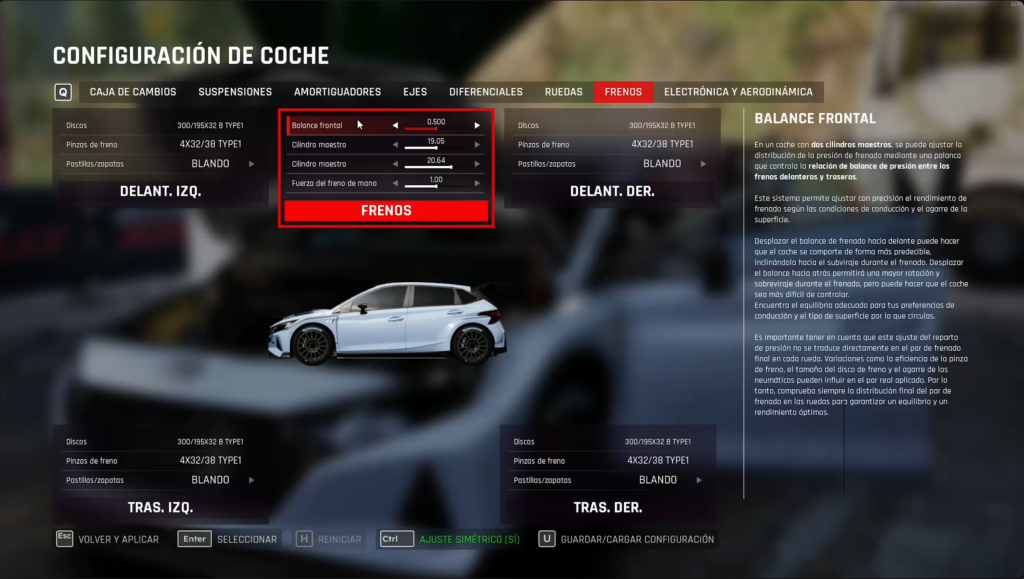Reduce Fuerza del freno de mano
Screen dimensions: 1024x579
[395, 183]
